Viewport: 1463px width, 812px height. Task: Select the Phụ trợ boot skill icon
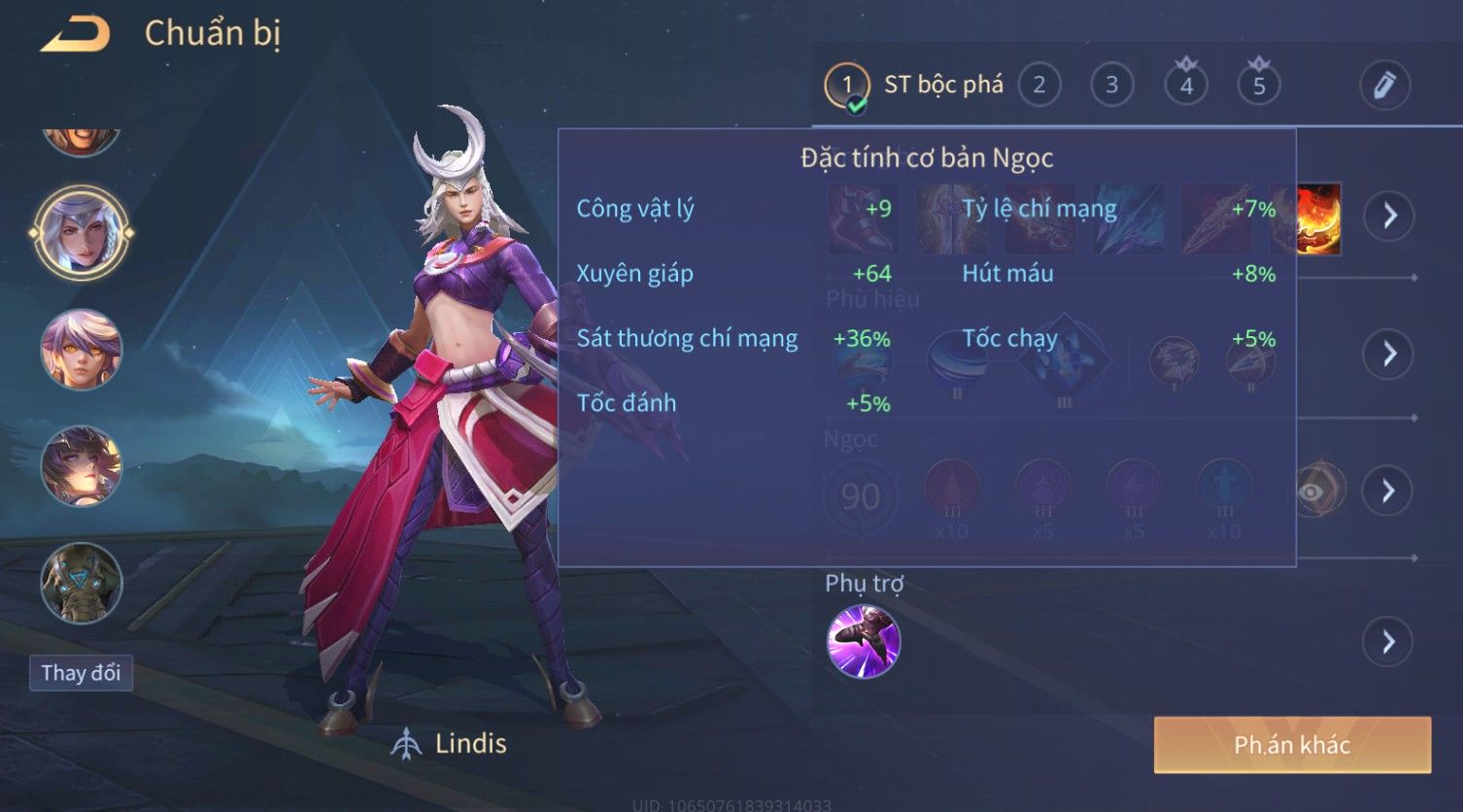click(863, 641)
